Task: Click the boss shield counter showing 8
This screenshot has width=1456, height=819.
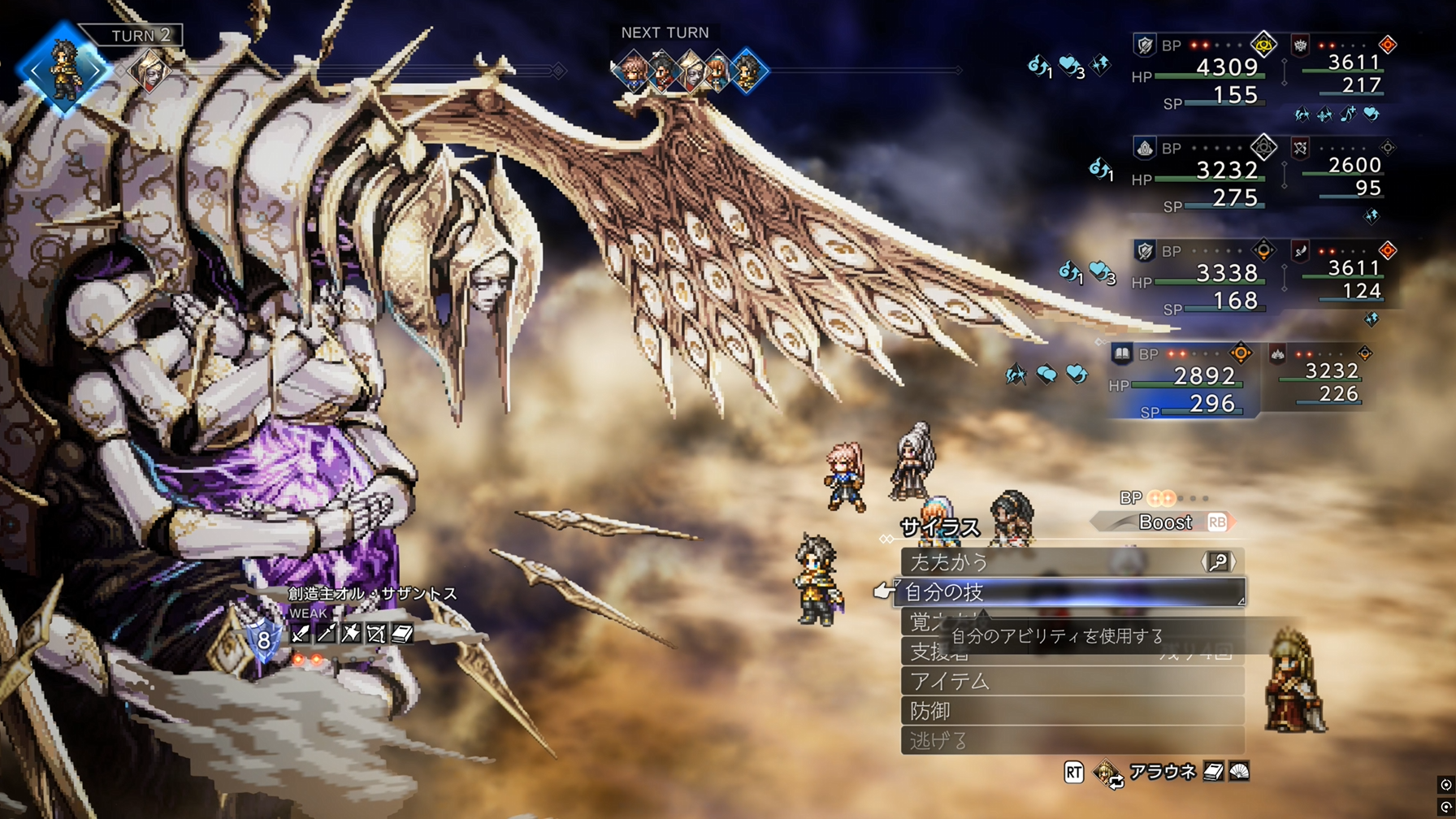Action: click(263, 639)
